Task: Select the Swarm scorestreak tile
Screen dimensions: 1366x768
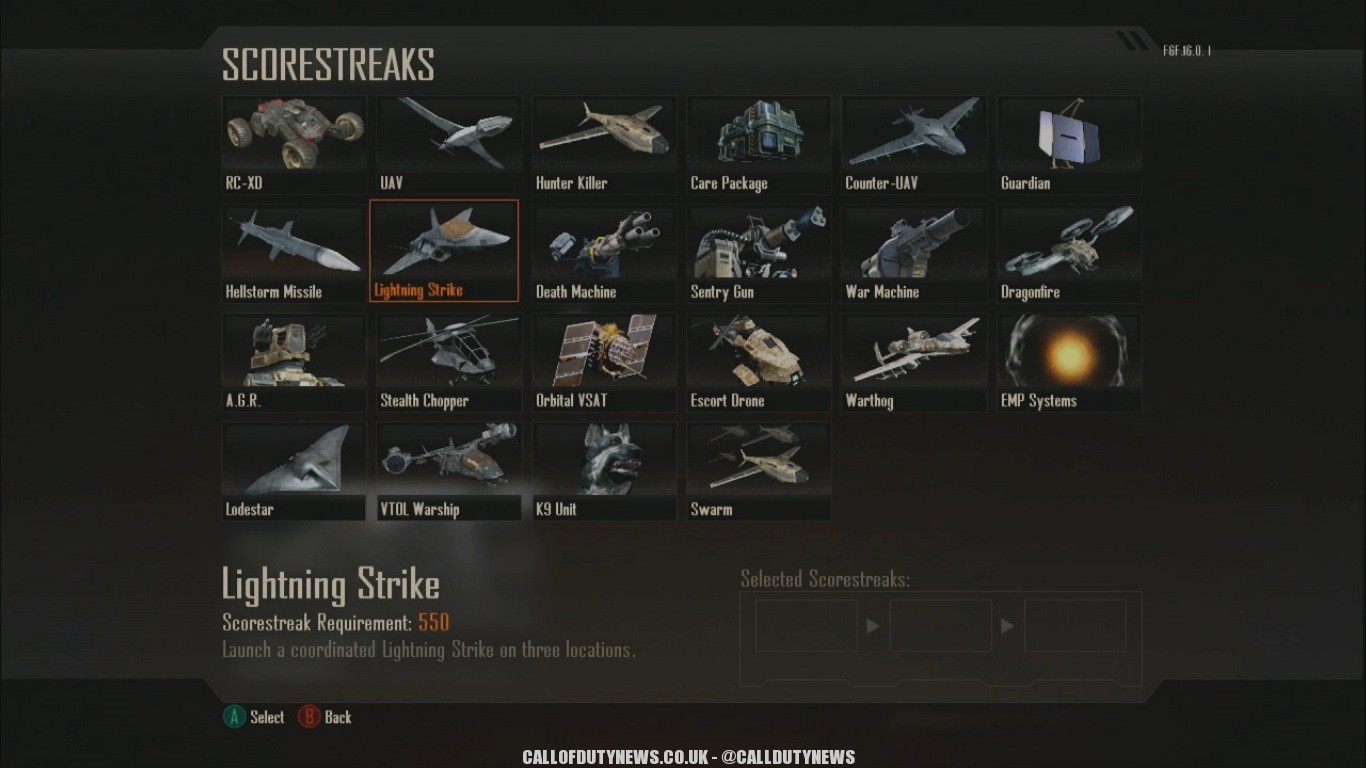Action: (x=759, y=470)
